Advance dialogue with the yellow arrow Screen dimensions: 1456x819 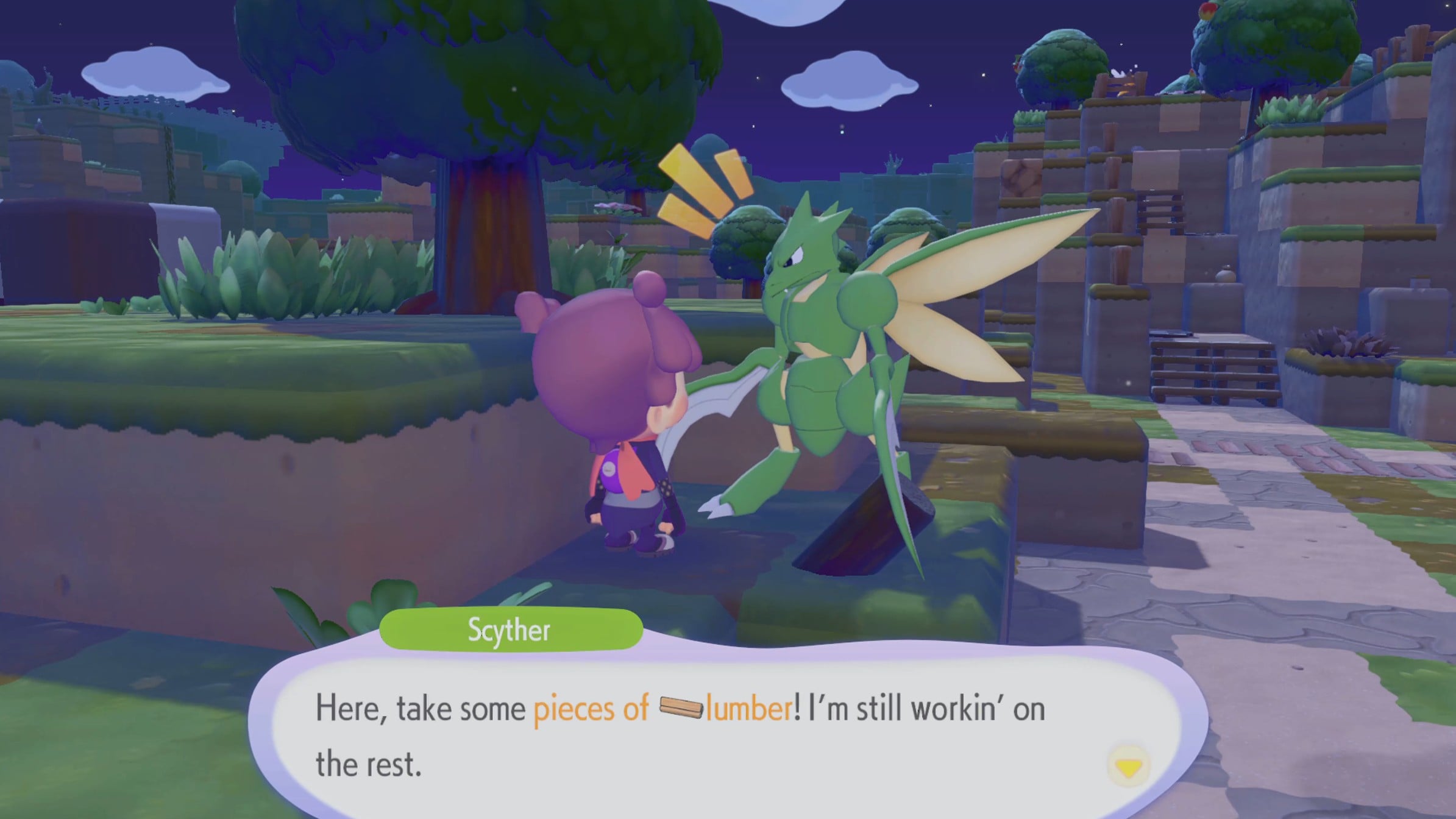1128,768
